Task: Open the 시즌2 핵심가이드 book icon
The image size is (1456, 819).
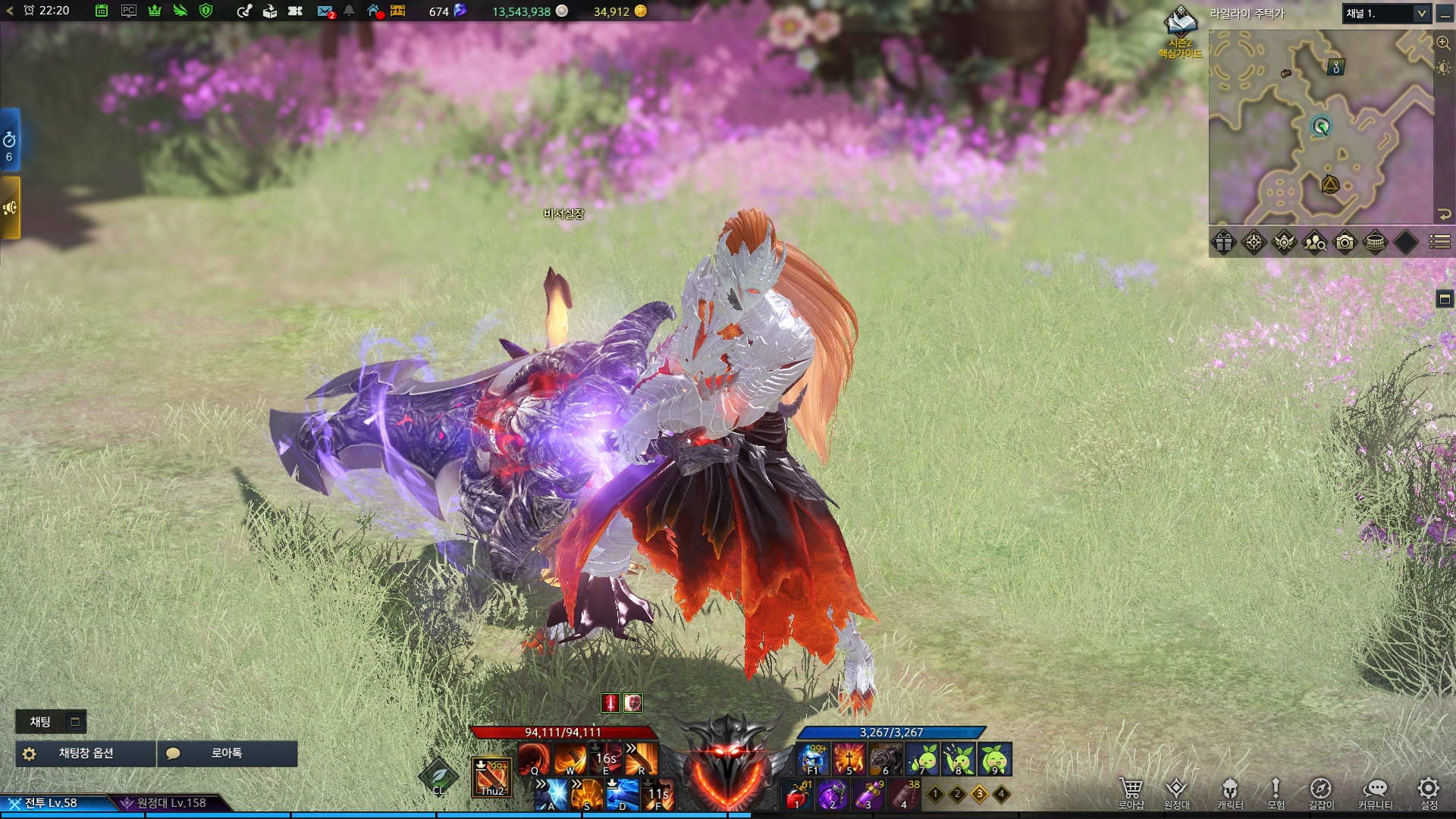Action: pos(1181,24)
